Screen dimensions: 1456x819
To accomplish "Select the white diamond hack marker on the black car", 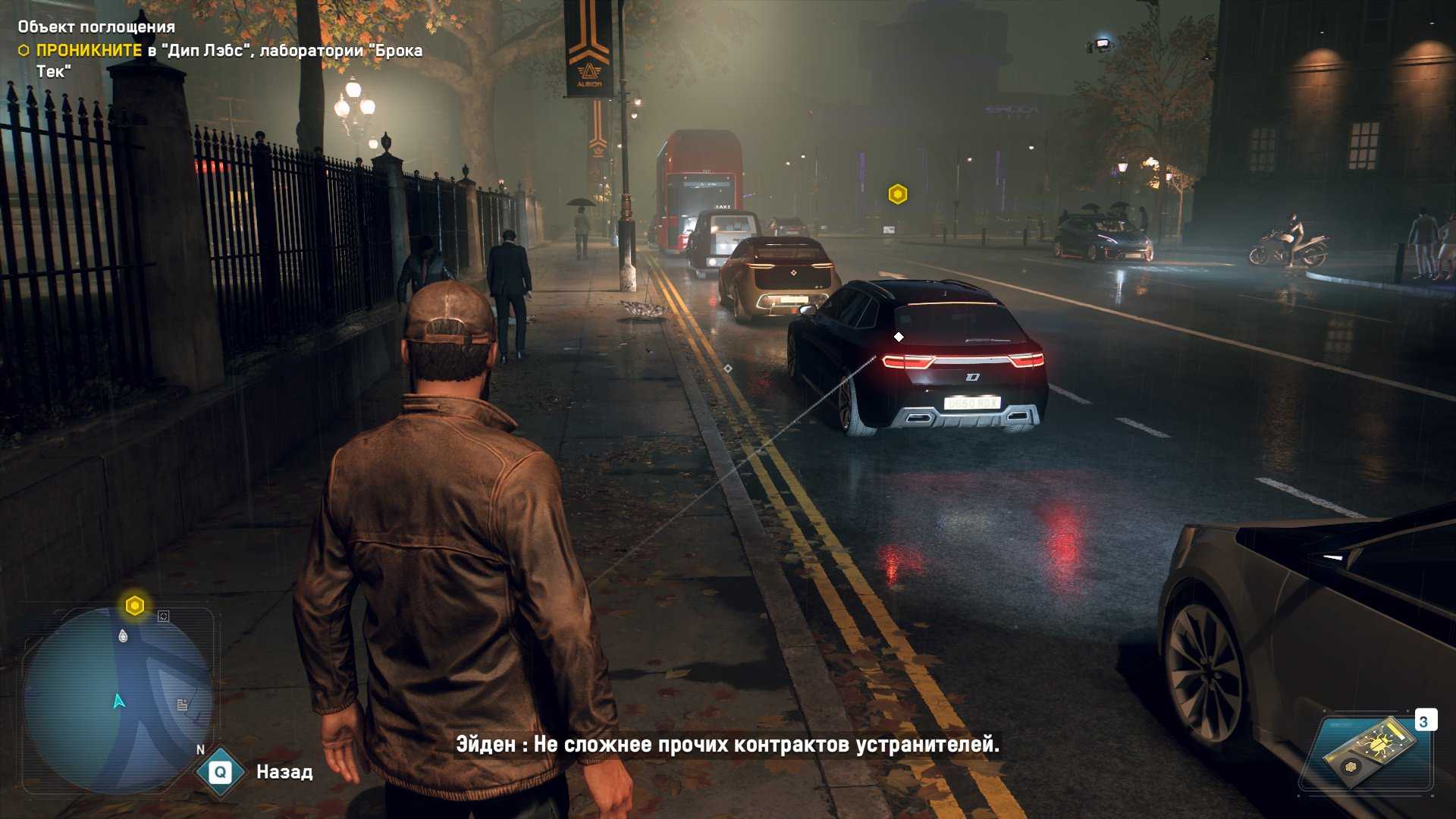I will (899, 337).
